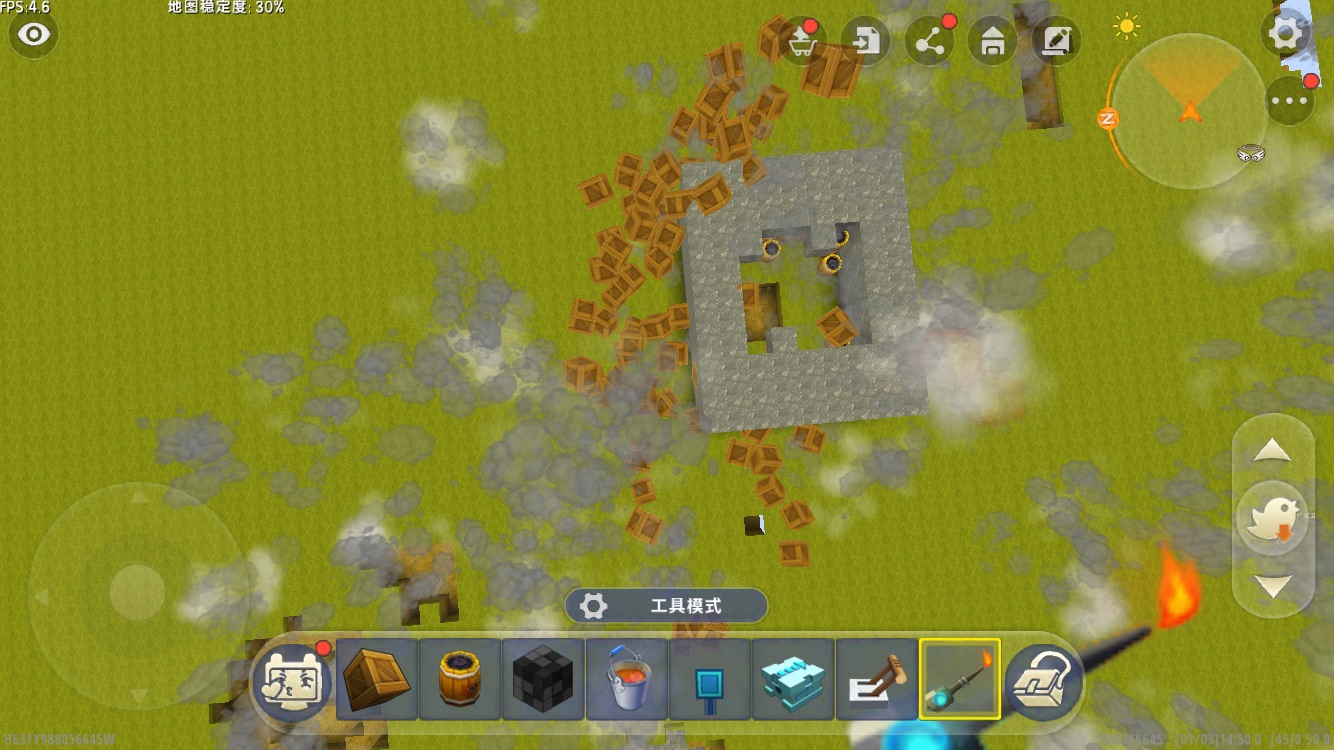Open the scroll and pencil editor icon

1056,42
